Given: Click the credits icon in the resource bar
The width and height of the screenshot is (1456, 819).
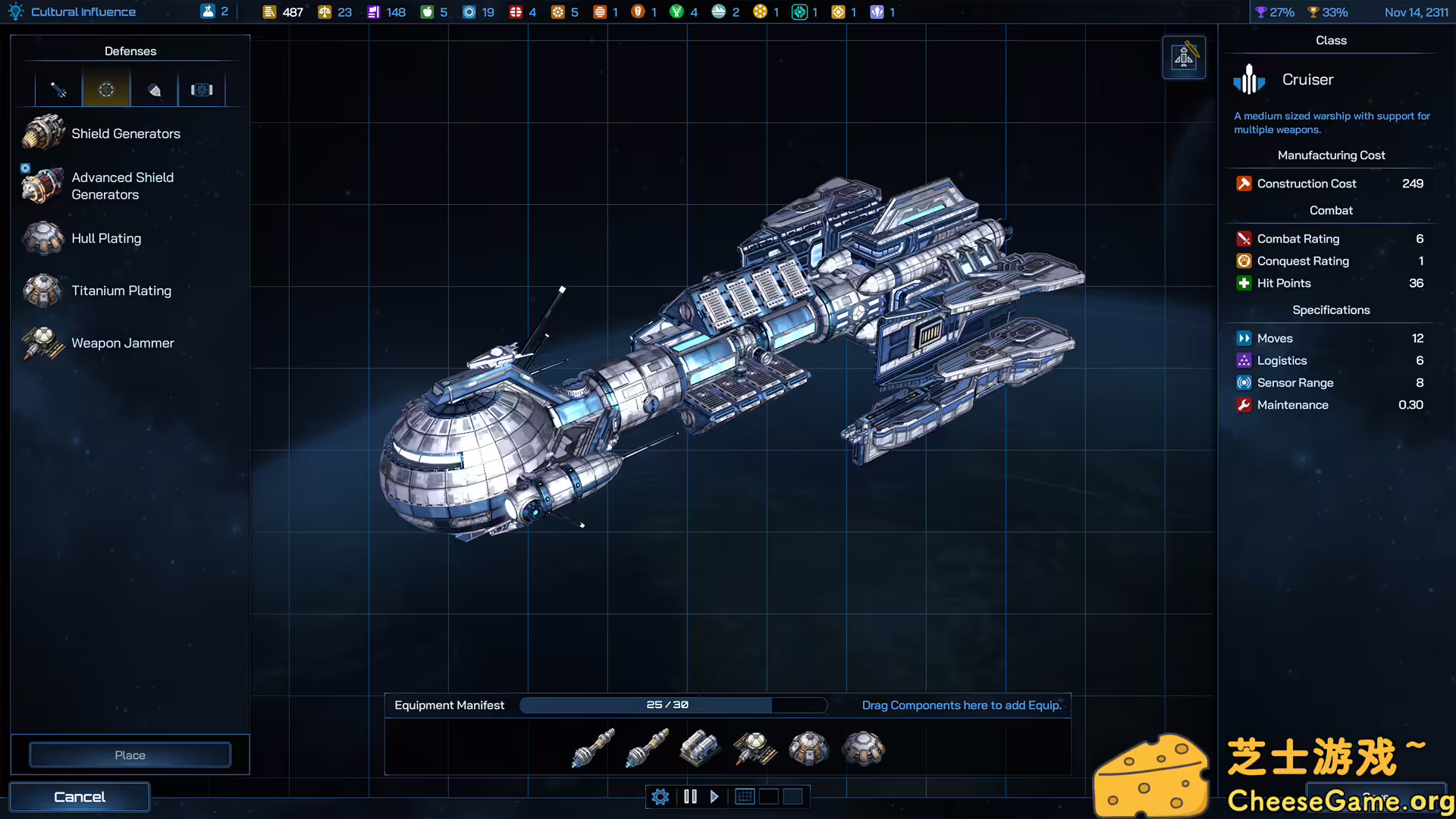Looking at the screenshot, I should [271, 11].
